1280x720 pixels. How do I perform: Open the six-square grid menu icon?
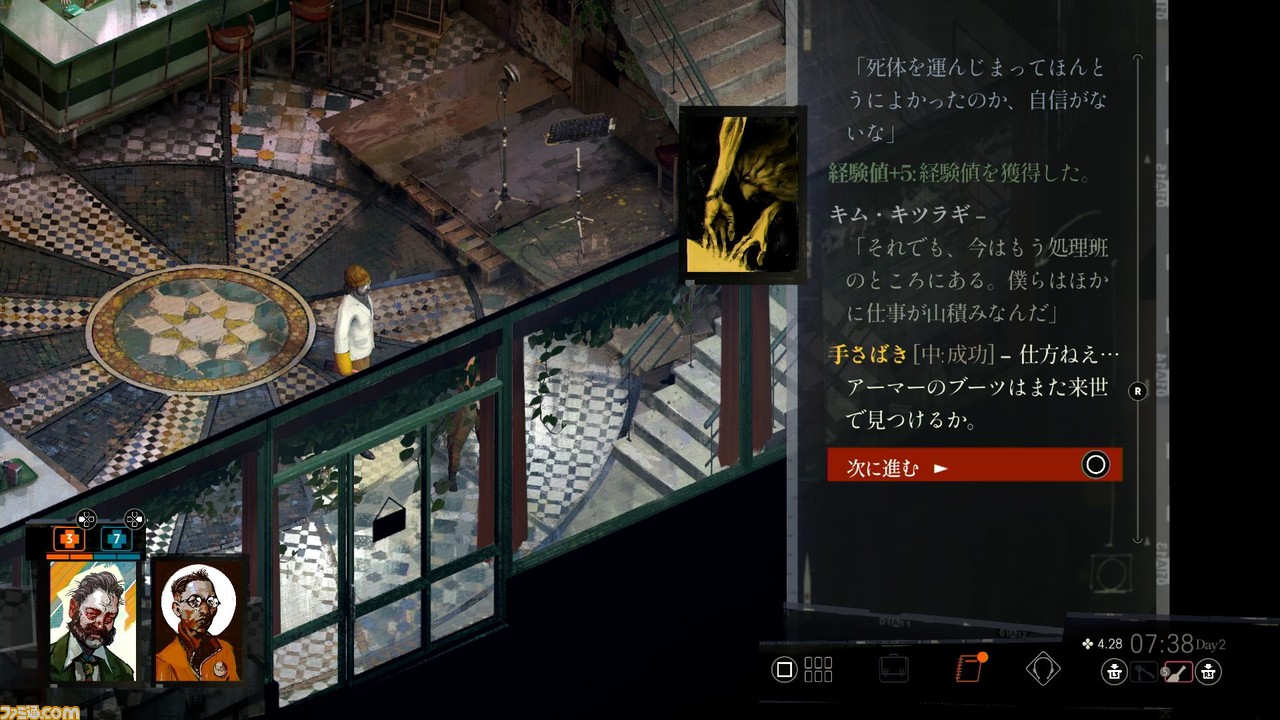tap(818, 669)
